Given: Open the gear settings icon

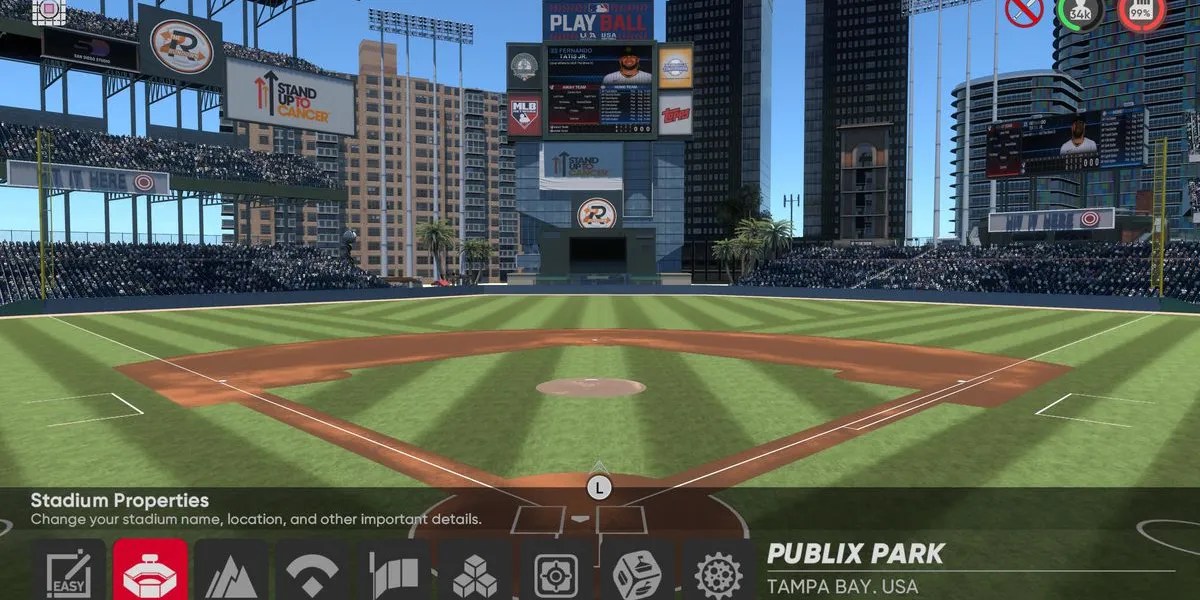Looking at the screenshot, I should tap(718, 574).
